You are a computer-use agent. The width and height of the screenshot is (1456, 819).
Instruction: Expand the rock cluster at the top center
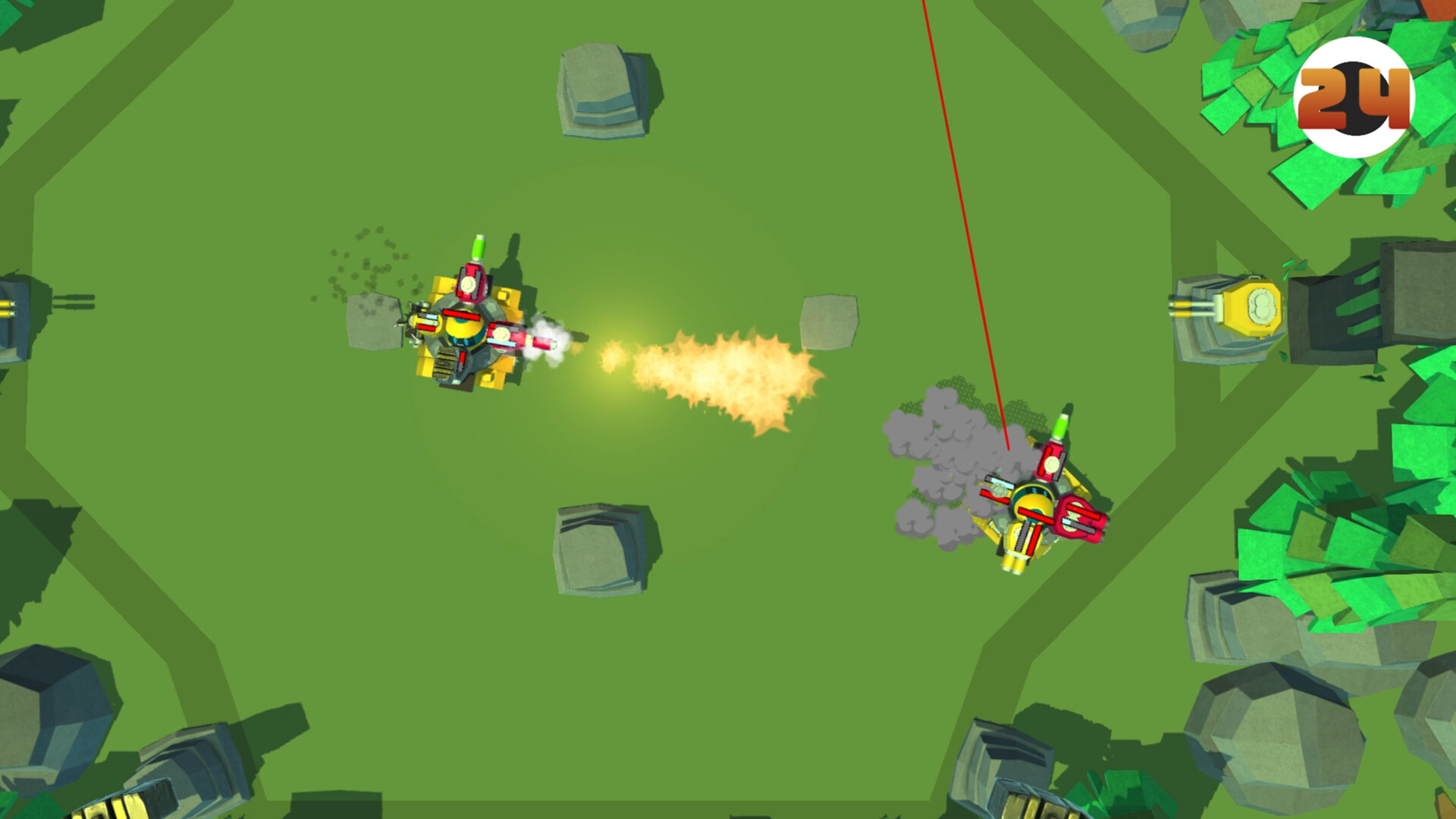(x=599, y=91)
